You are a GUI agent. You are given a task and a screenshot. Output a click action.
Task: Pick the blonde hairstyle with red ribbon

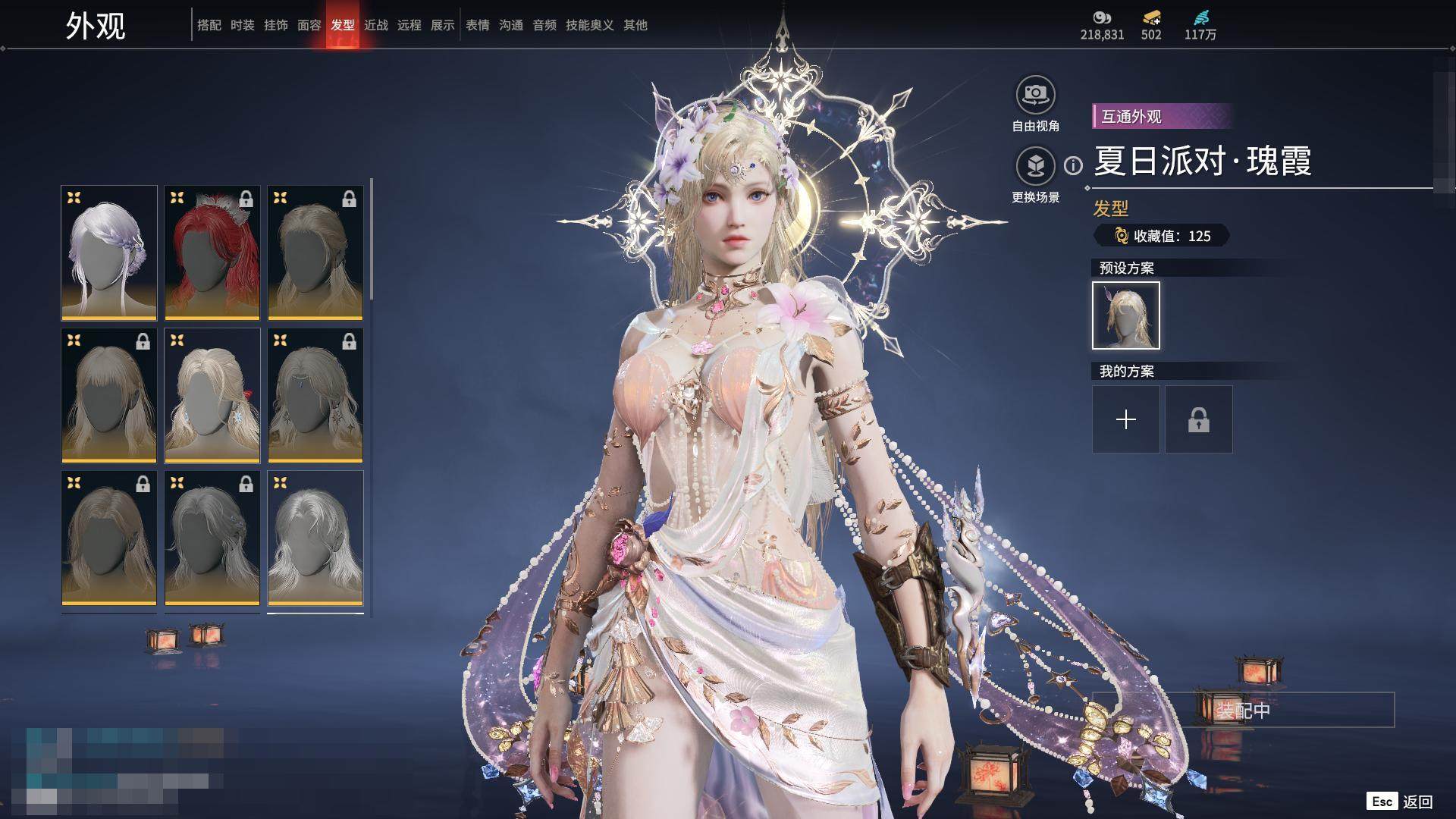pos(212,395)
